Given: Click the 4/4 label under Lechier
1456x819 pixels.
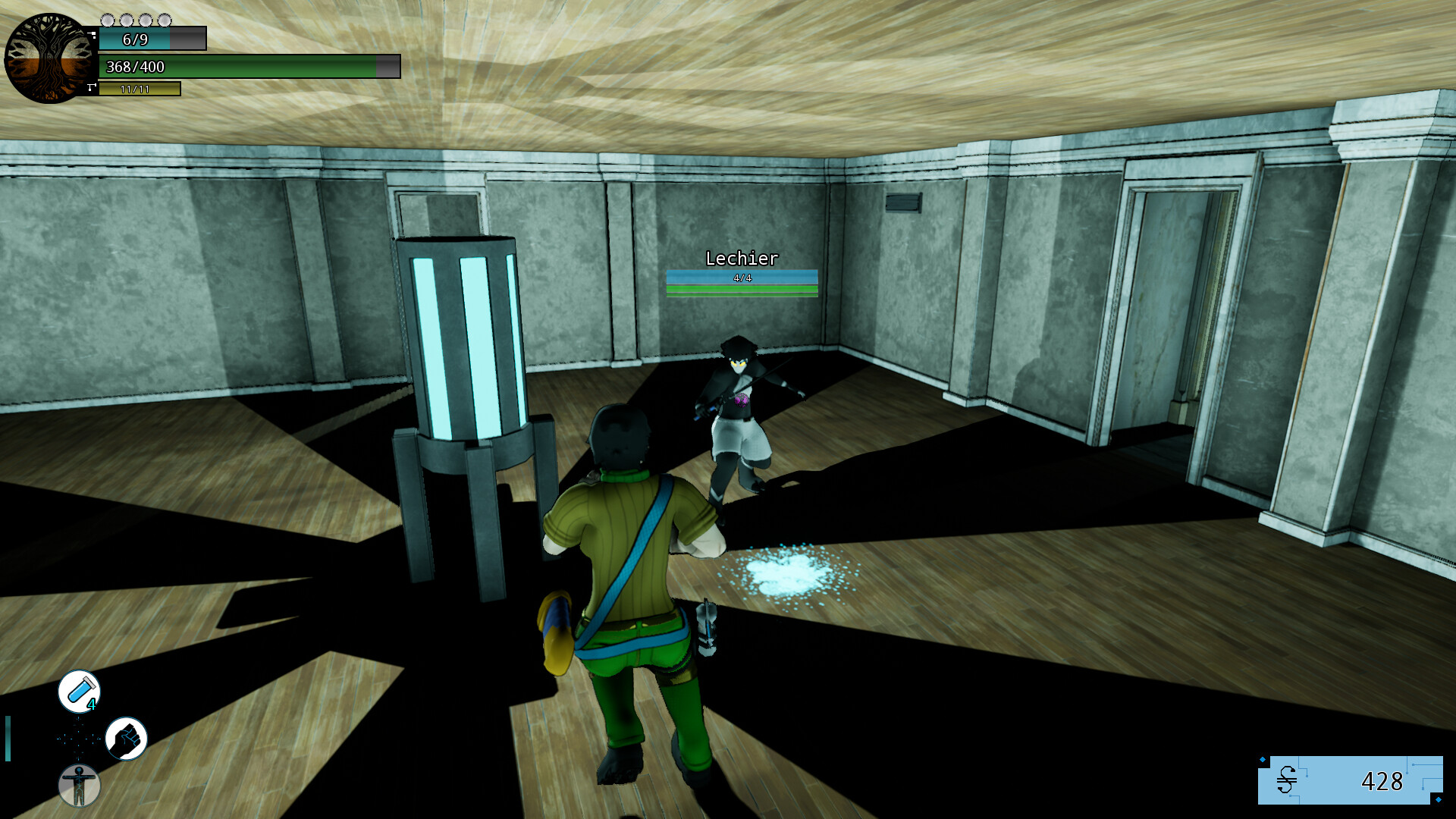Looking at the screenshot, I should [741, 279].
